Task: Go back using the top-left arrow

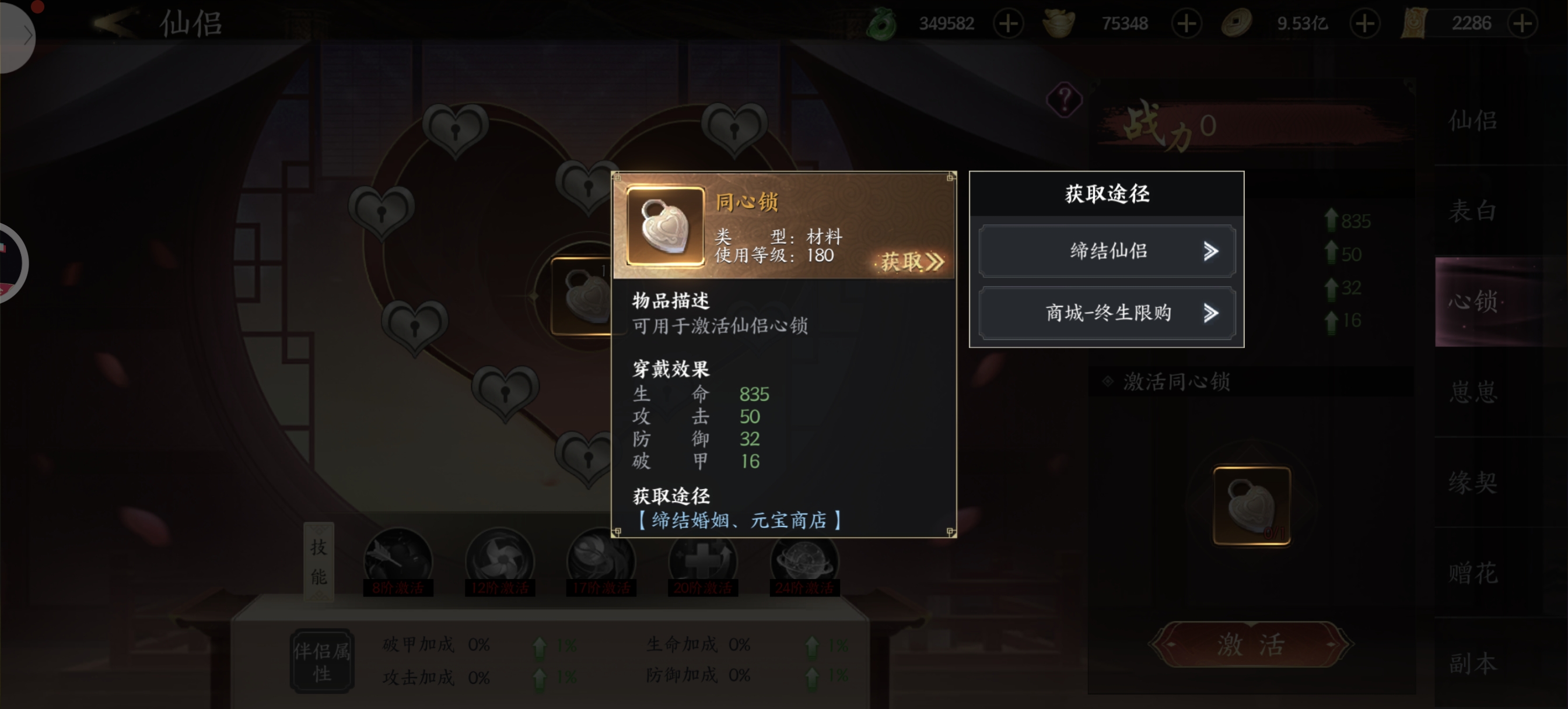Action: [114, 23]
